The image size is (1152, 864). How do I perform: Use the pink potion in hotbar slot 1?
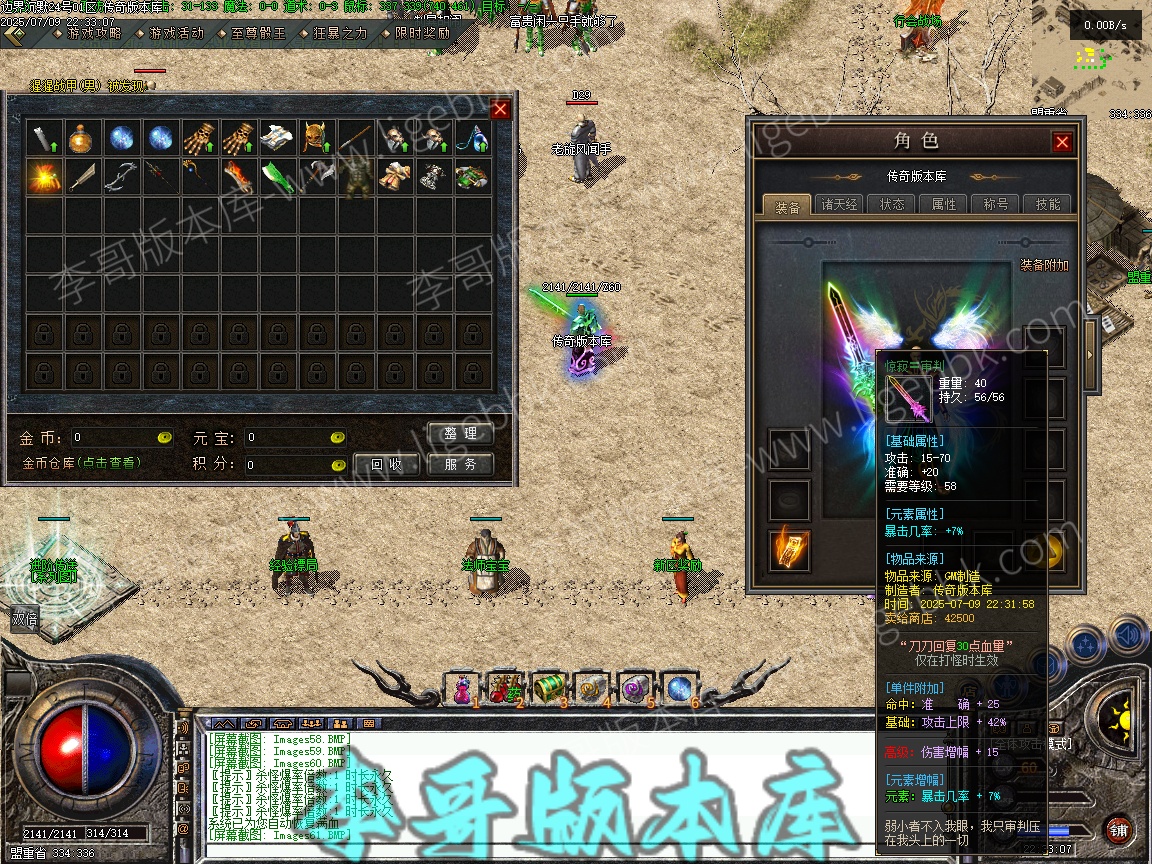tap(461, 689)
